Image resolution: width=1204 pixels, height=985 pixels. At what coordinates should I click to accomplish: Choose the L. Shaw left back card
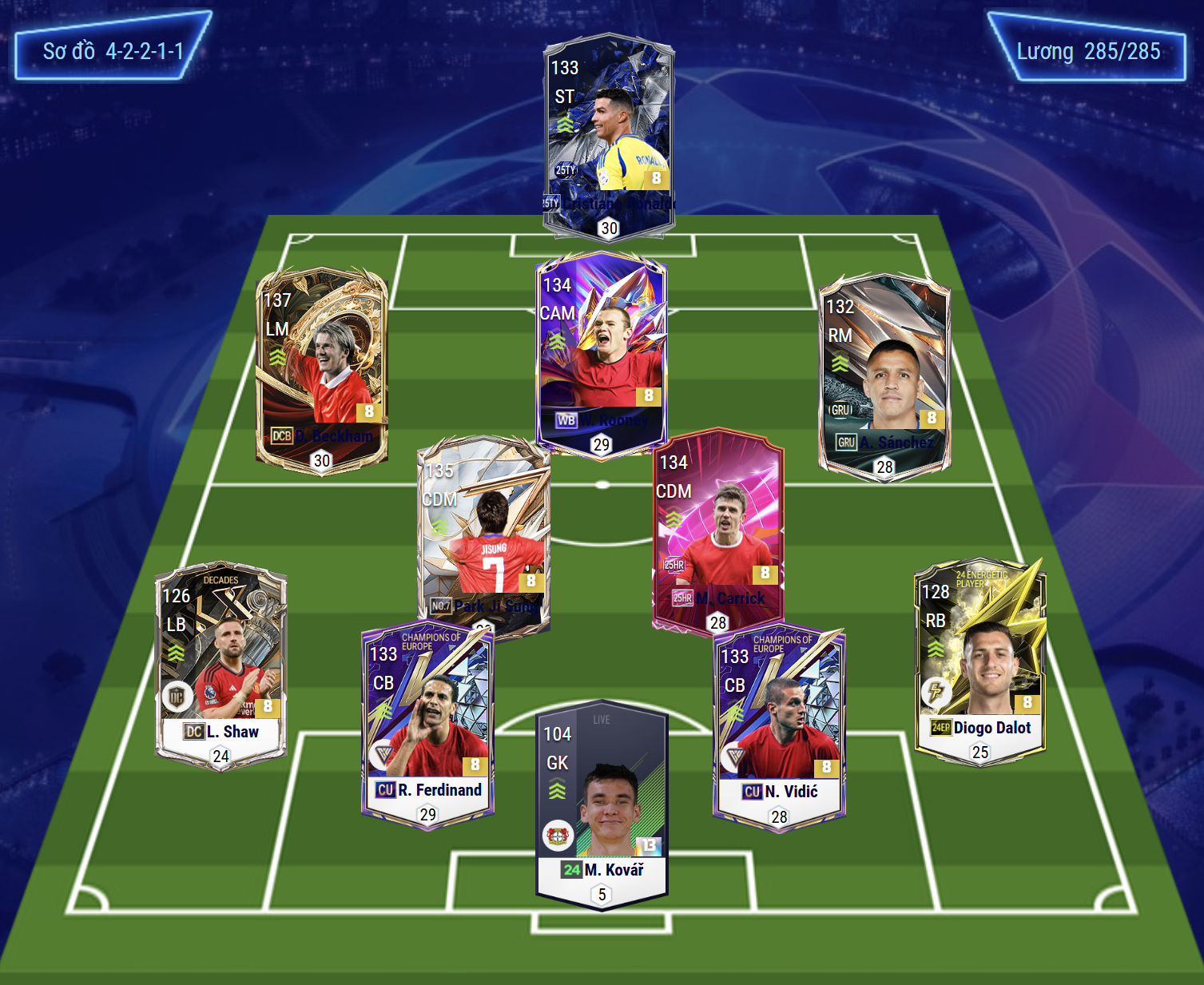pos(221,663)
